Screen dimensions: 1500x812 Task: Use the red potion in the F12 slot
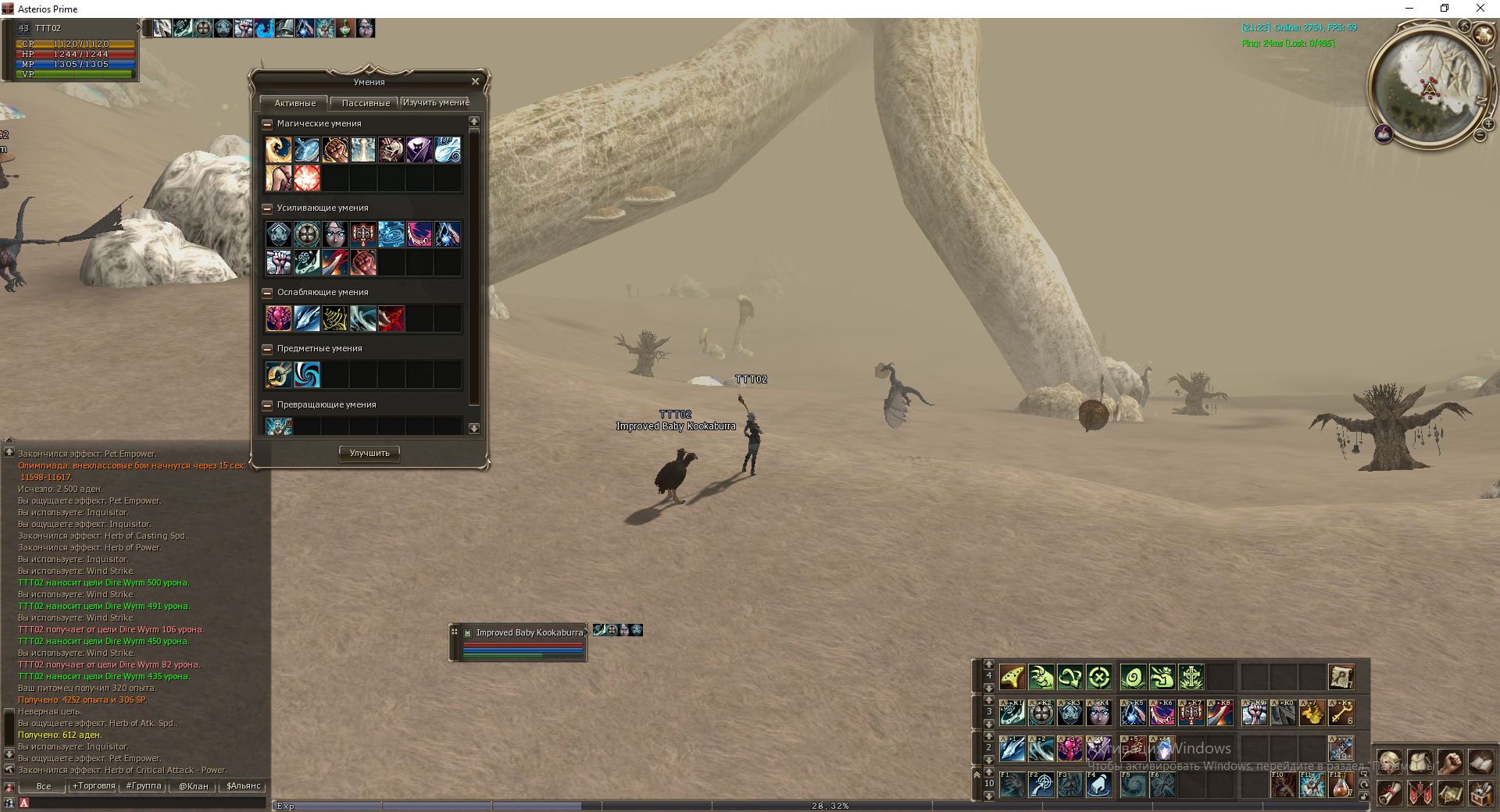click(x=1341, y=785)
